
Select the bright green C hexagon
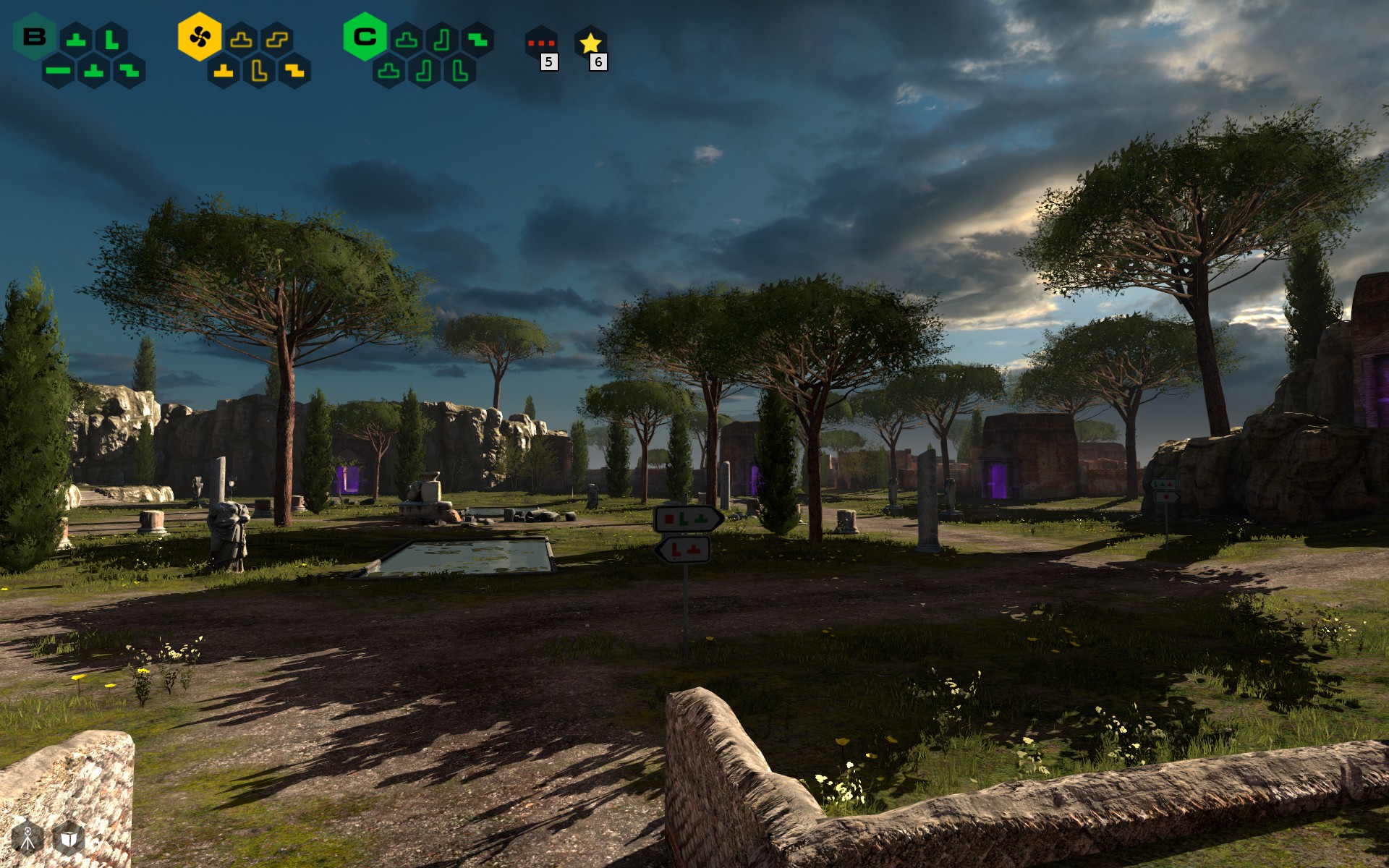tap(365, 37)
